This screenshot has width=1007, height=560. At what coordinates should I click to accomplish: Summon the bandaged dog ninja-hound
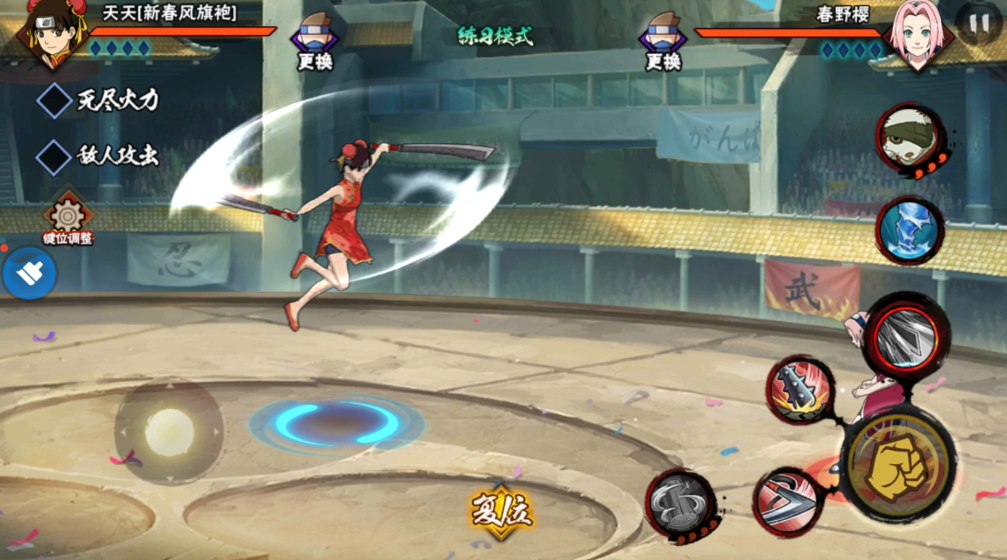(909, 140)
